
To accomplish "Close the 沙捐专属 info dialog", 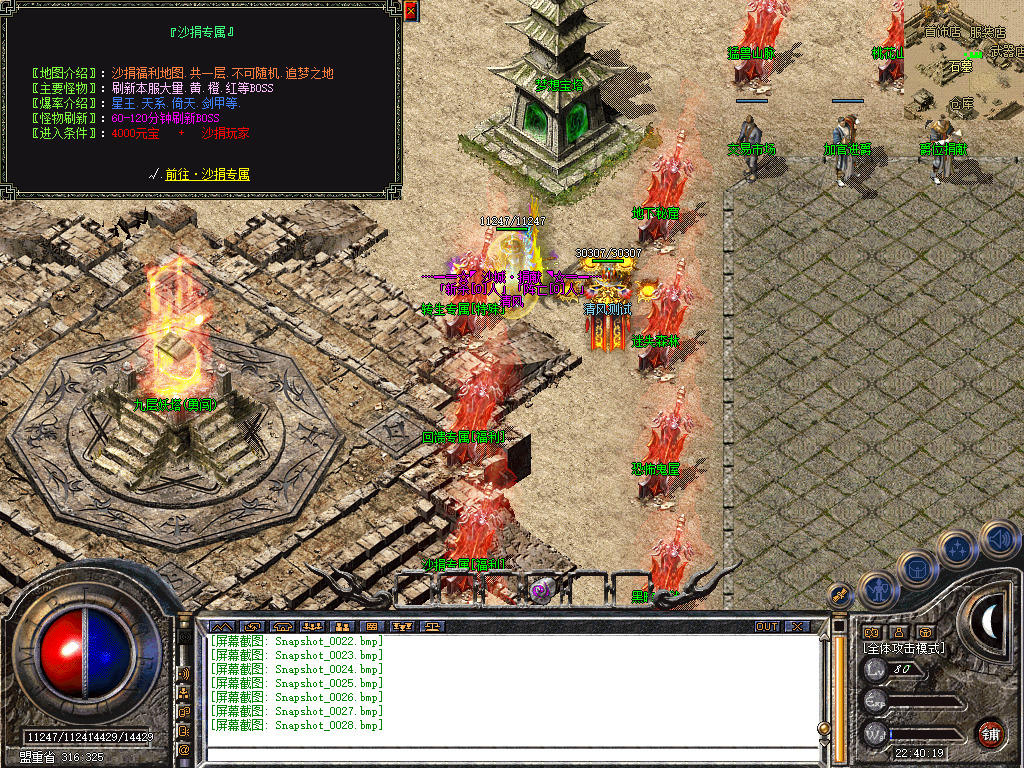I will click(x=411, y=11).
